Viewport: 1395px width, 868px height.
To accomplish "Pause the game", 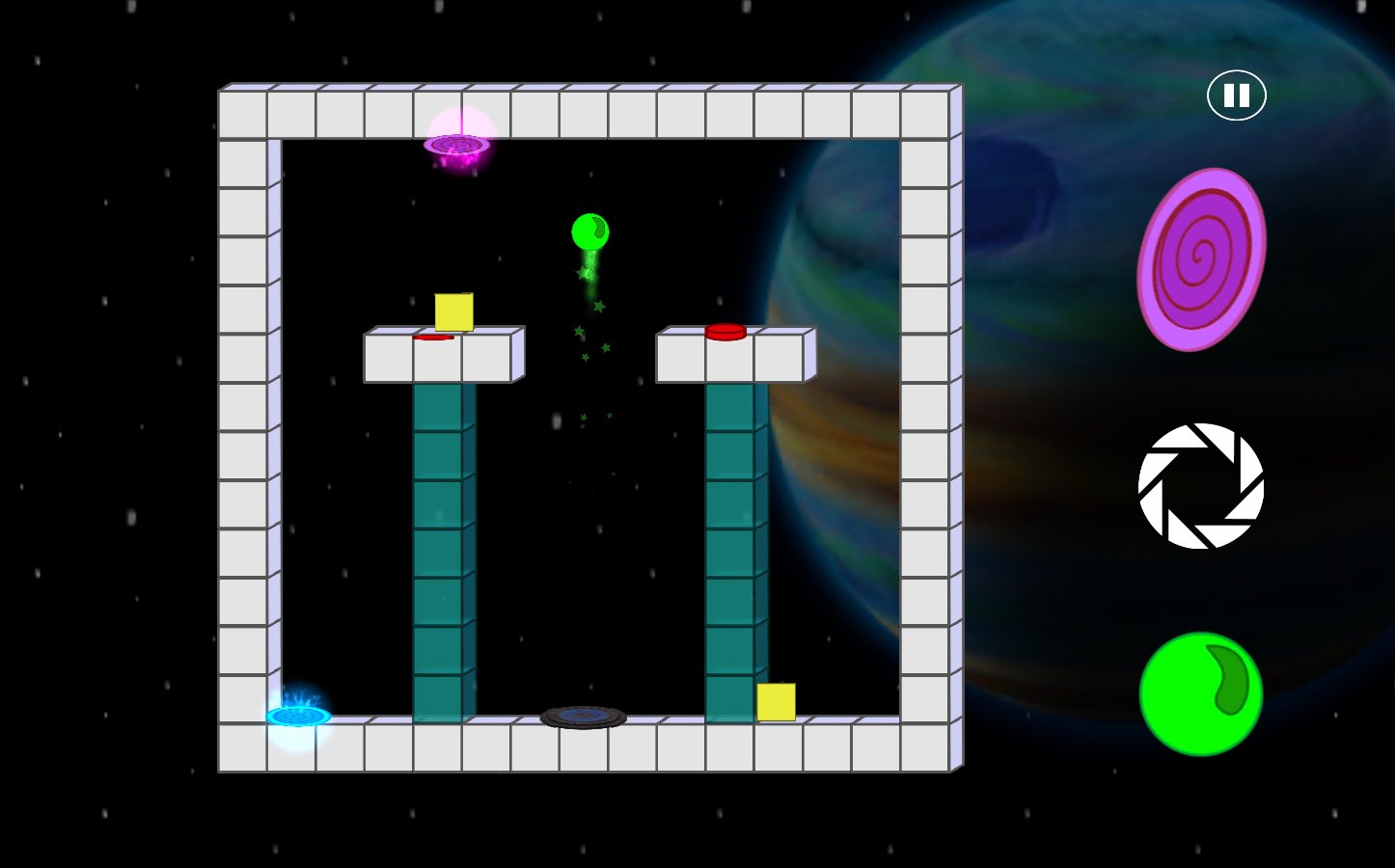I will point(1235,95).
